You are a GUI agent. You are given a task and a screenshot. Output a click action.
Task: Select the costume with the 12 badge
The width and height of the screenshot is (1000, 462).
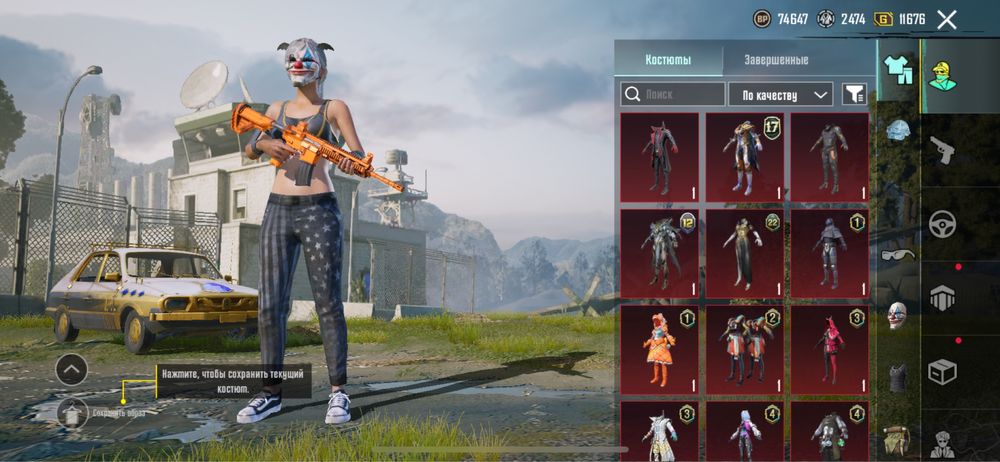tap(660, 253)
